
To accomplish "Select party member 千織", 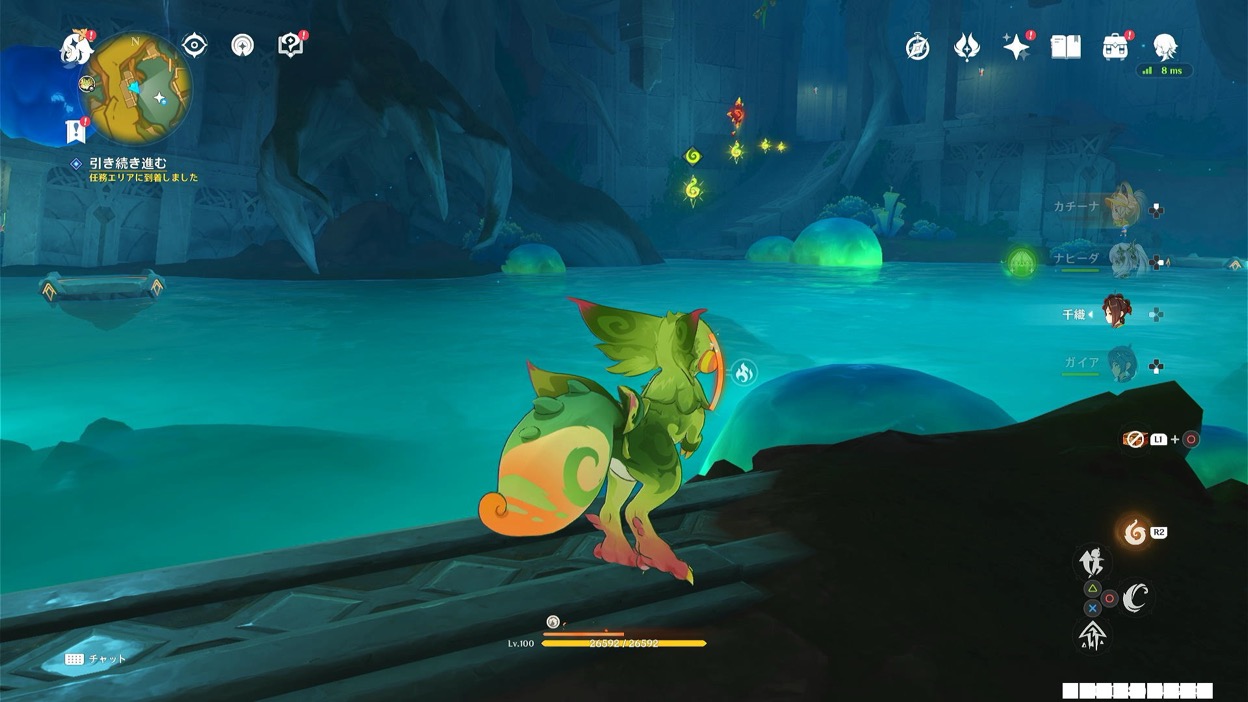I will 1116,313.
